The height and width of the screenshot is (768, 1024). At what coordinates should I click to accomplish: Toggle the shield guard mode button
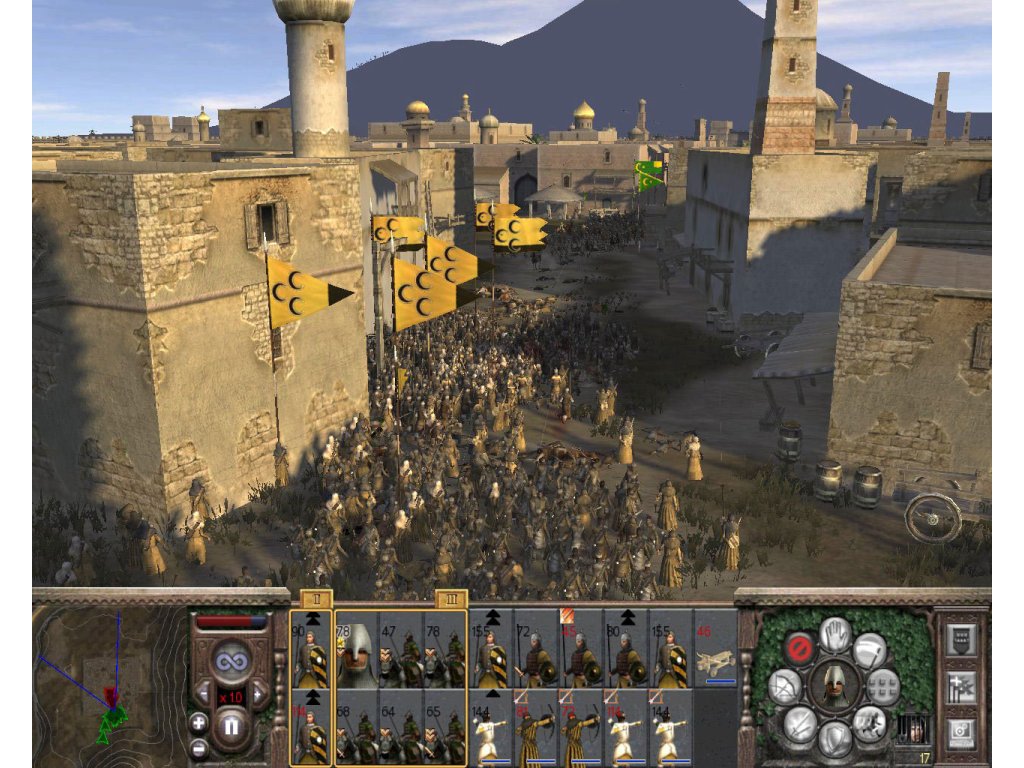coord(835,740)
